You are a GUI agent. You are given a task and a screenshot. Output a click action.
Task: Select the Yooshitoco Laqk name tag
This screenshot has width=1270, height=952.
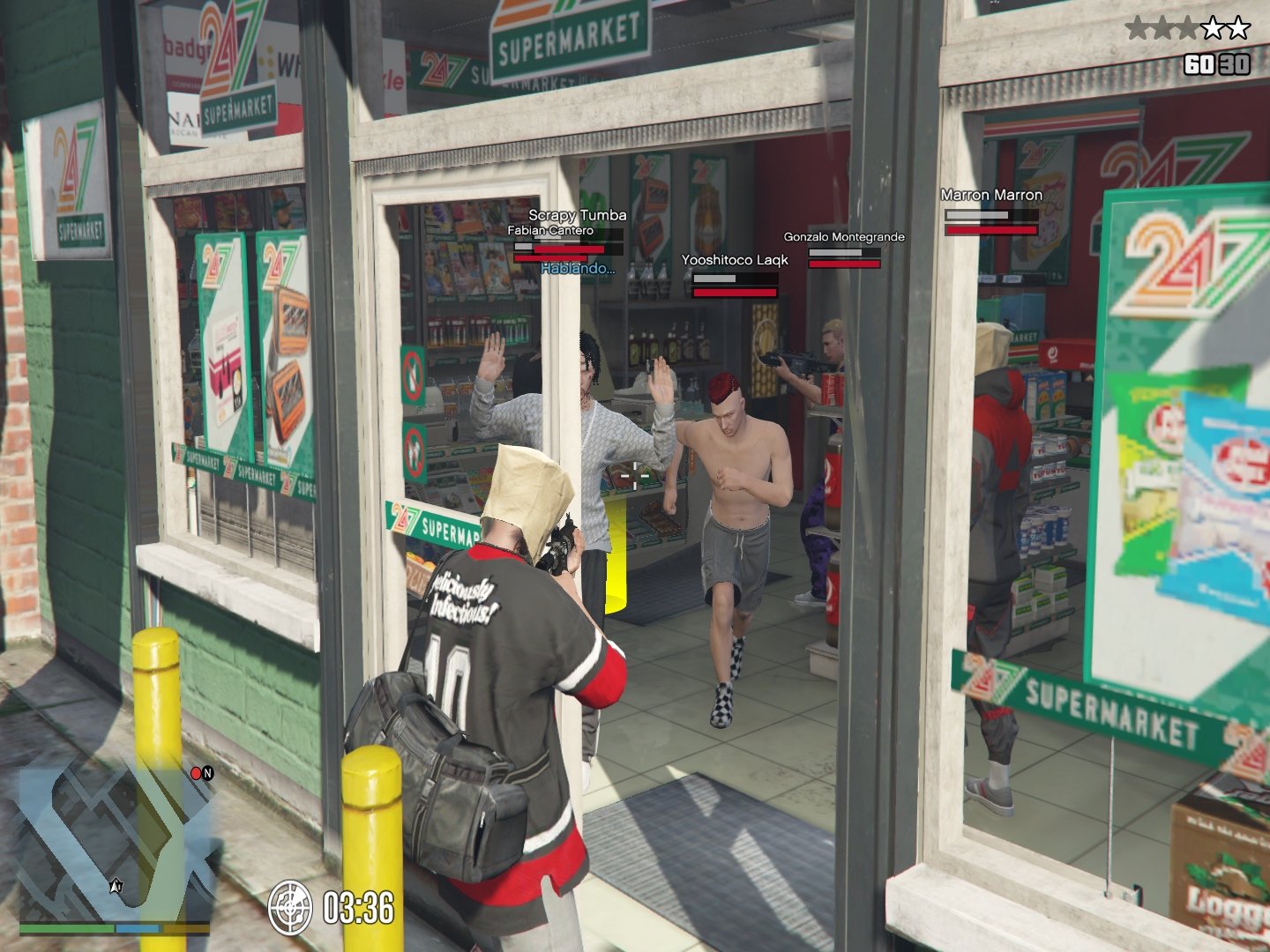[735, 260]
